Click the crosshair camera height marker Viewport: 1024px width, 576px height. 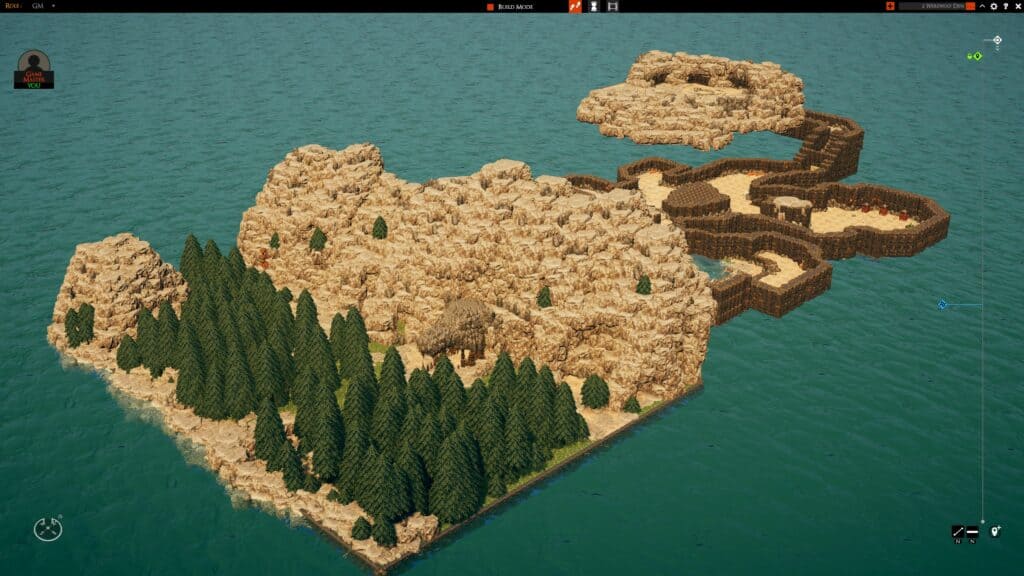pyautogui.click(x=997, y=41)
